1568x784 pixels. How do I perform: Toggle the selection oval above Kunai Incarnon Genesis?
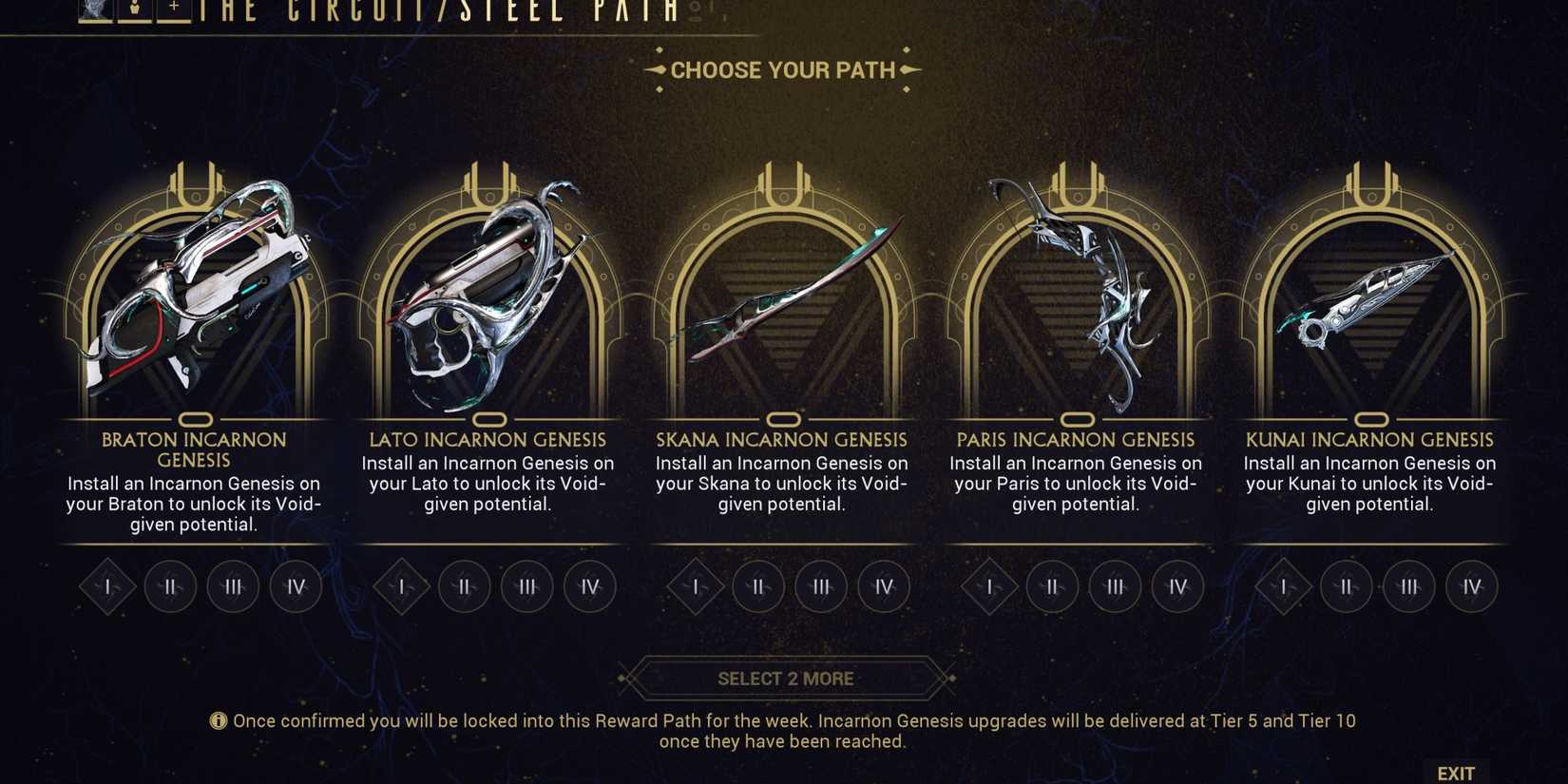coord(1371,419)
